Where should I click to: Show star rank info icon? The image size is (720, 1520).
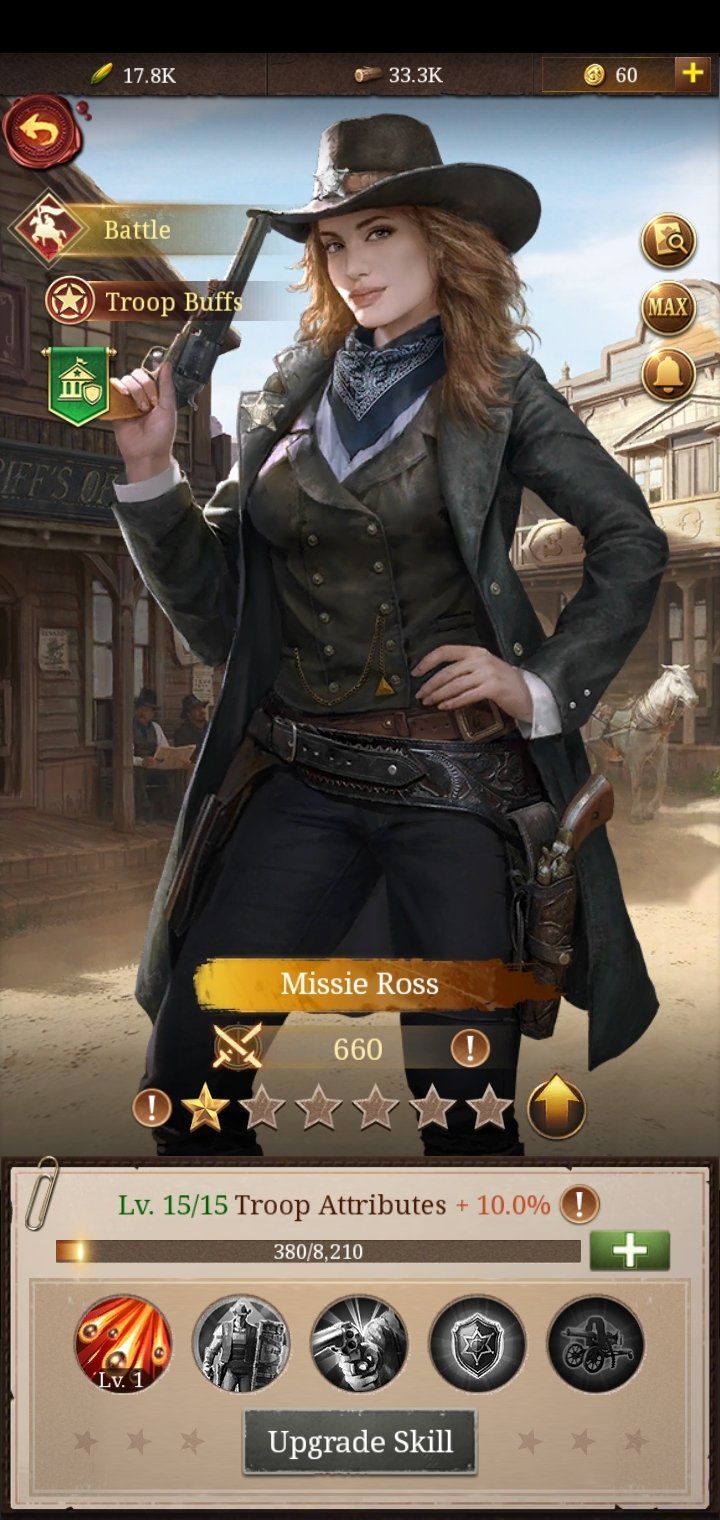coord(152,1108)
